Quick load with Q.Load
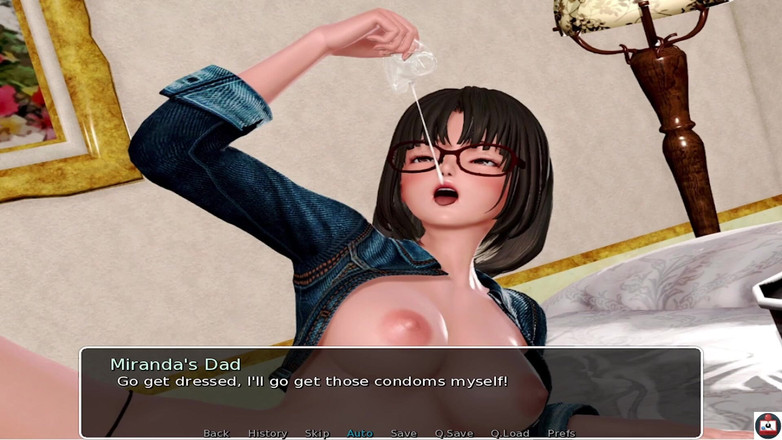Viewport: 782px width, 440px height. [x=510, y=433]
